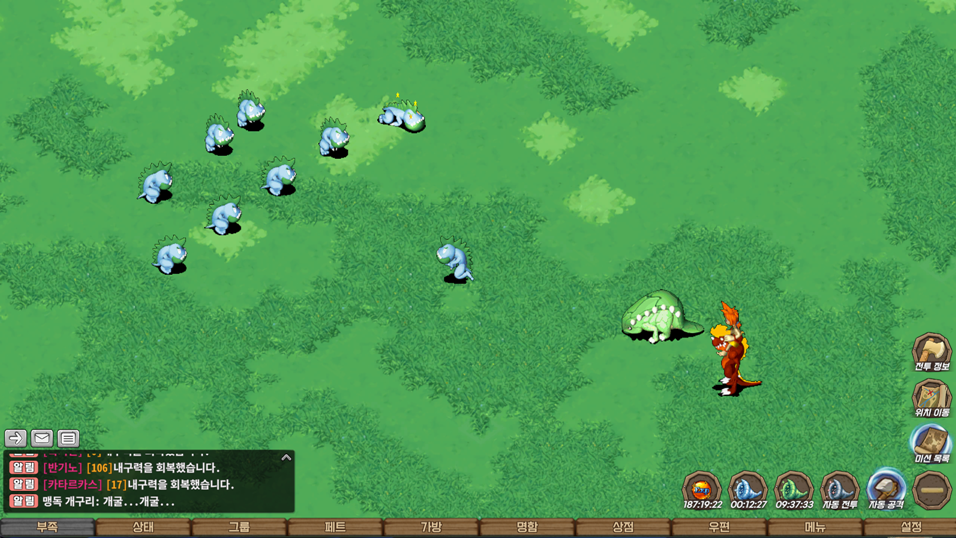Open the 가방 (bag) inventory
956x538 pixels.
click(431, 527)
